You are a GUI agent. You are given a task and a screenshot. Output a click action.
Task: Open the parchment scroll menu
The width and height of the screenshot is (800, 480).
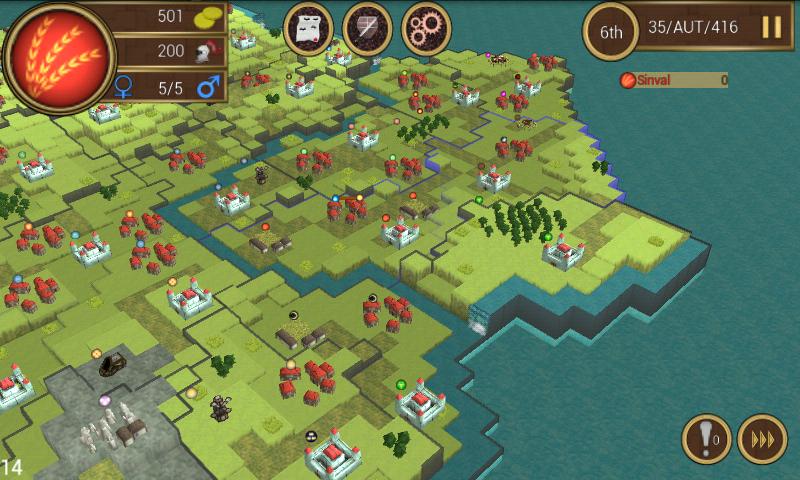click(309, 28)
